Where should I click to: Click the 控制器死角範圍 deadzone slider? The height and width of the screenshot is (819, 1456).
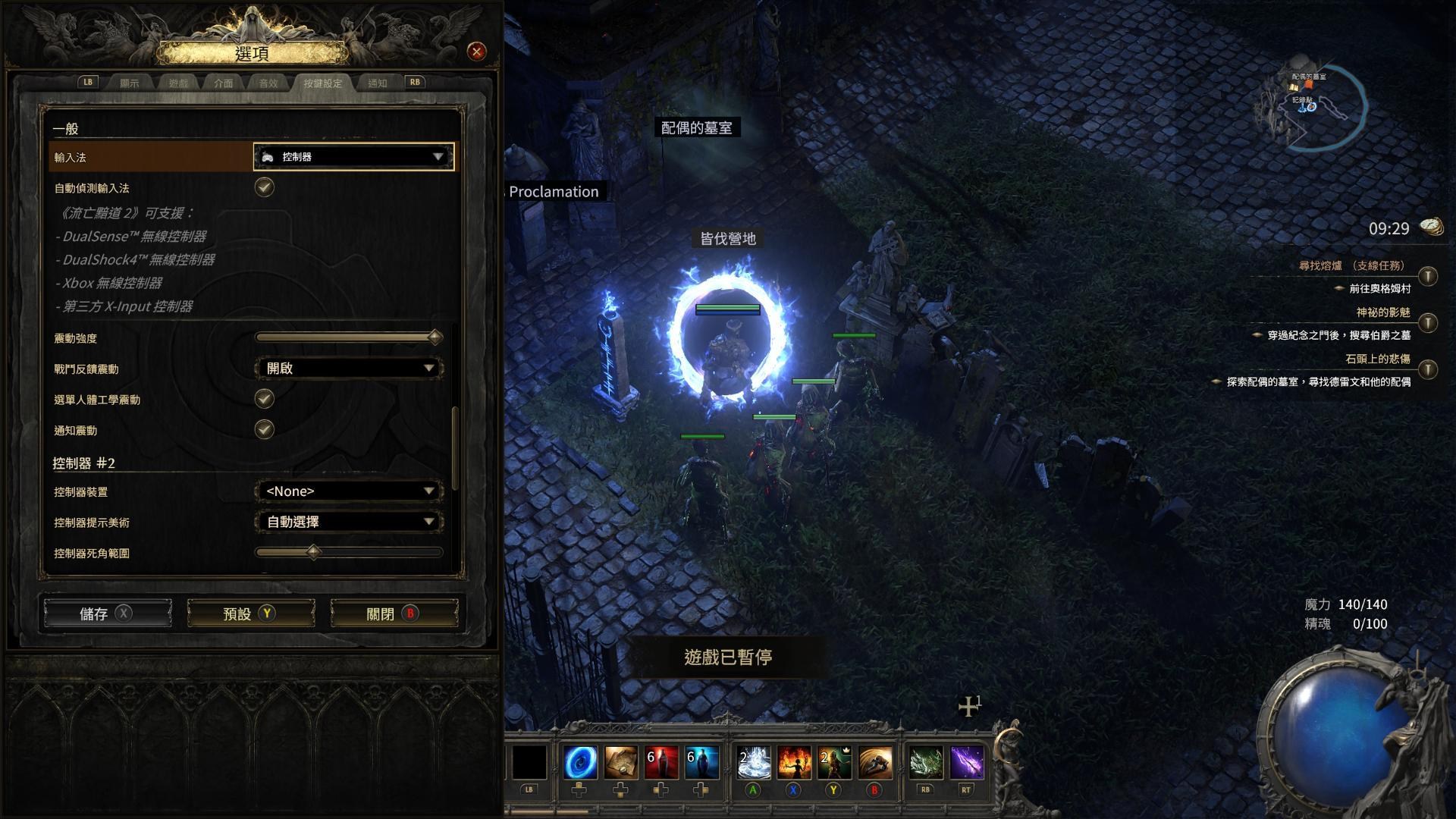313,553
